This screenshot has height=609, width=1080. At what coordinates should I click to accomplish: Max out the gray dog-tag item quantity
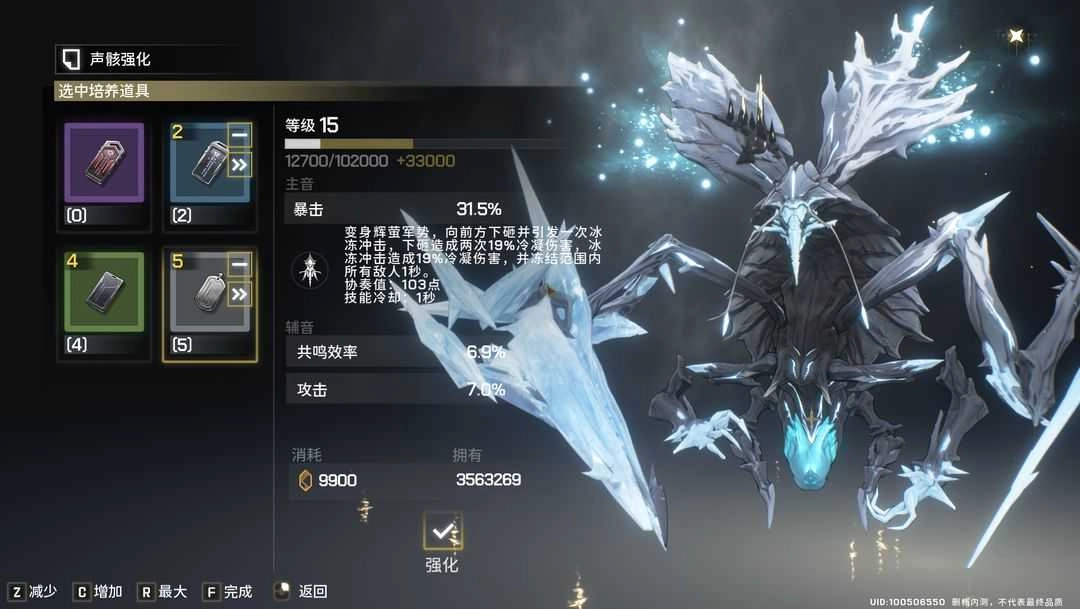pos(240,294)
